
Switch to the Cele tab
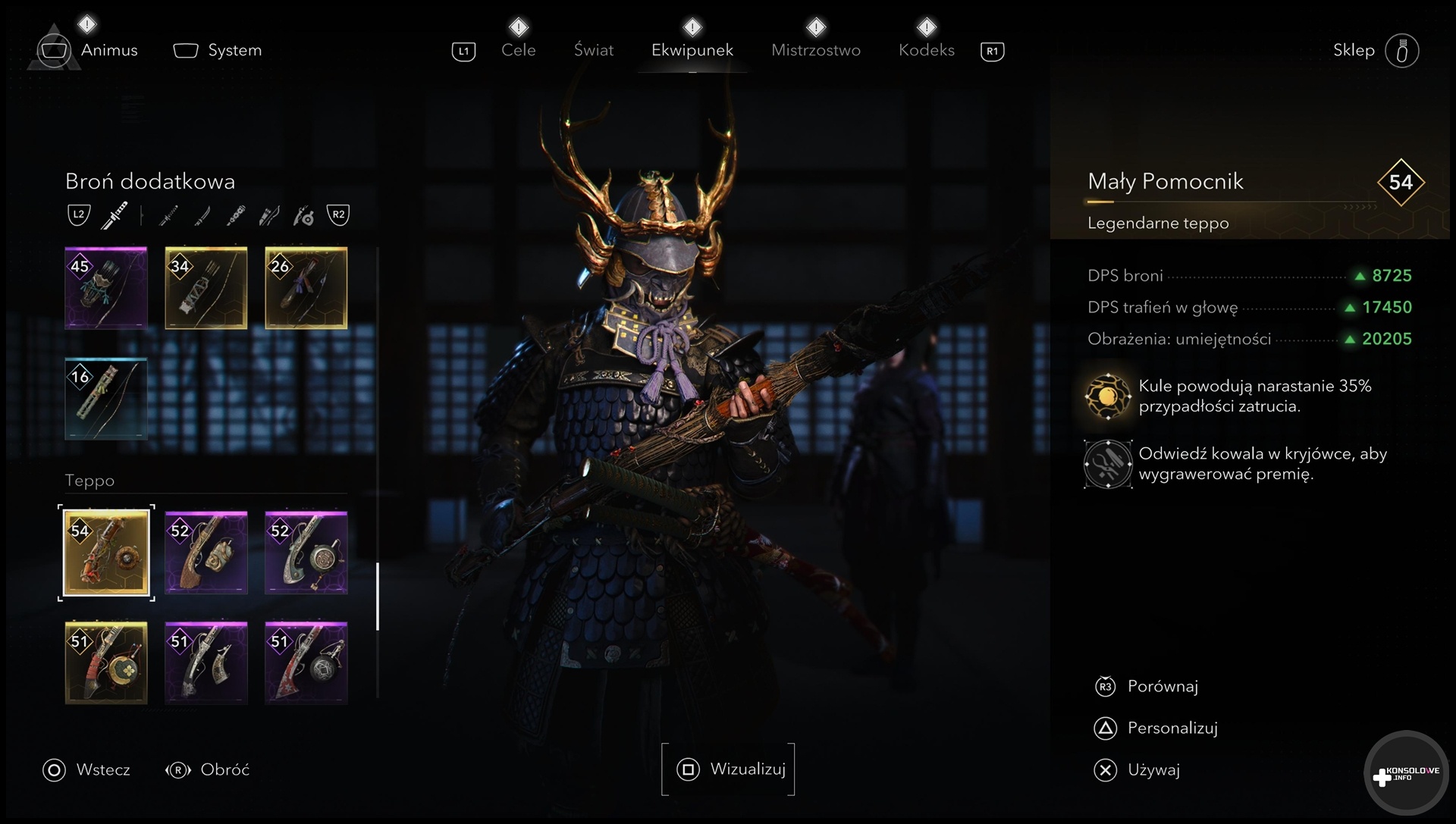point(518,50)
